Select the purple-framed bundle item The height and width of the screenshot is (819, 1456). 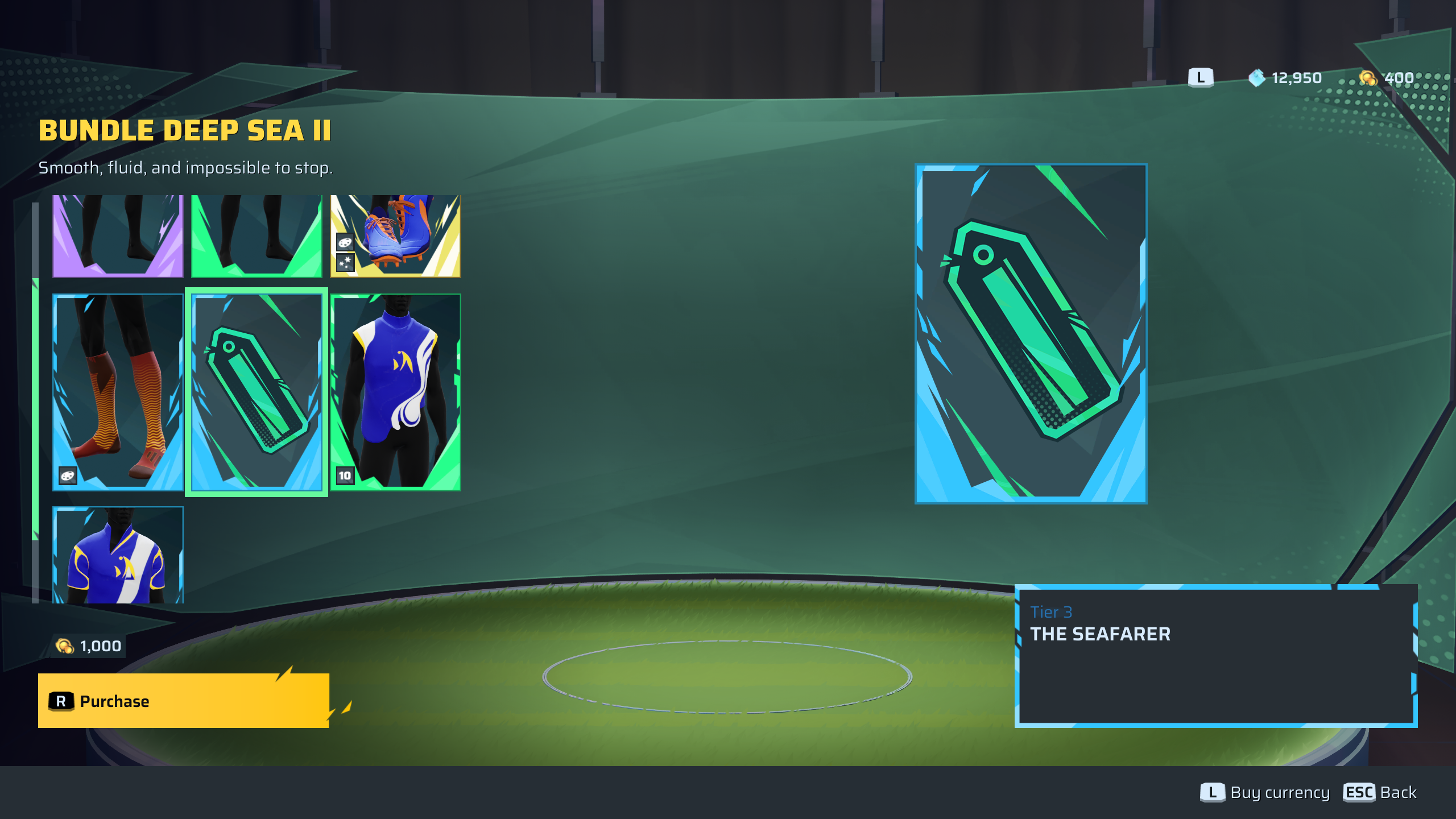point(118,235)
